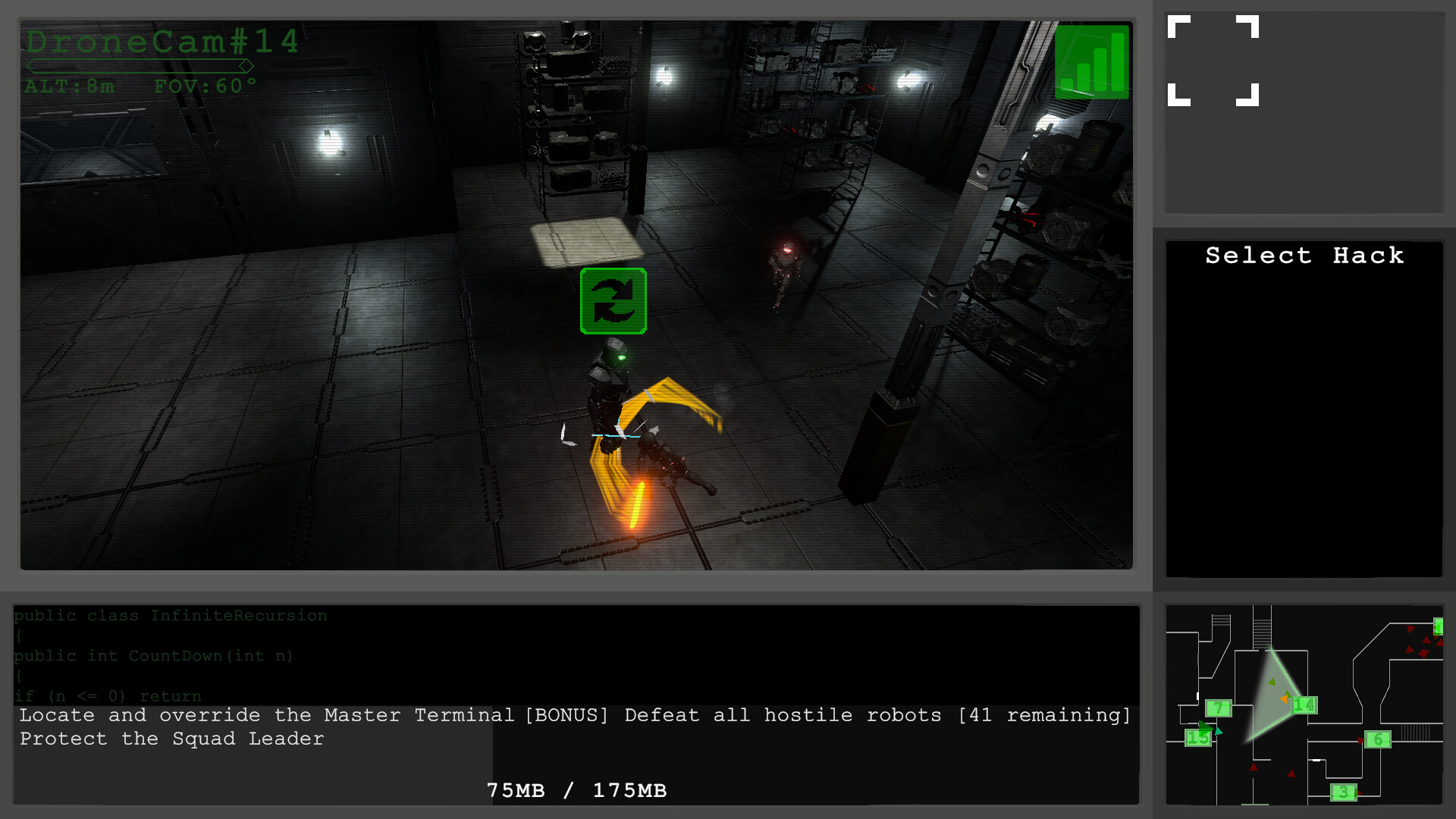Click the orange player arrow on the minimap
Viewport: 1456px width, 819px height.
pyautogui.click(x=1285, y=699)
